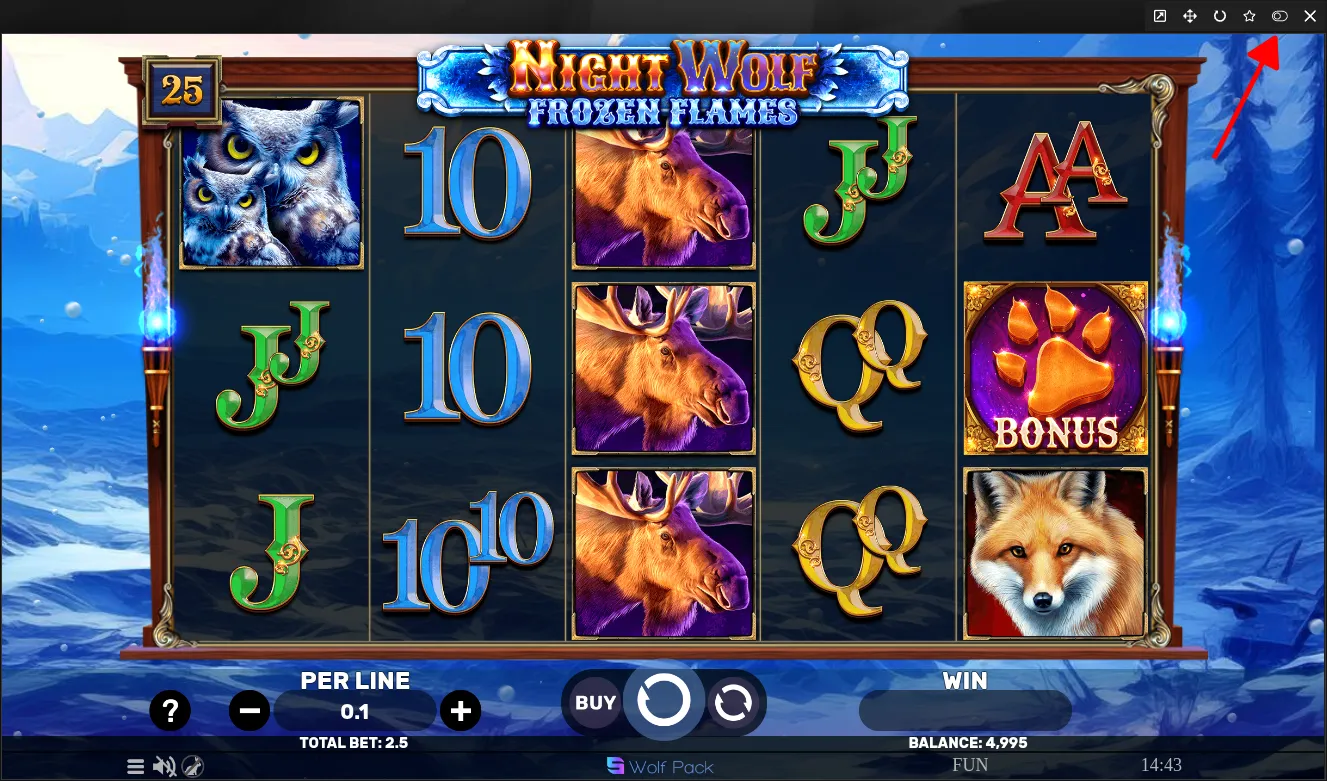Decrease the per line bet with minus
Viewport: 1327px width, 781px height.
click(249, 711)
